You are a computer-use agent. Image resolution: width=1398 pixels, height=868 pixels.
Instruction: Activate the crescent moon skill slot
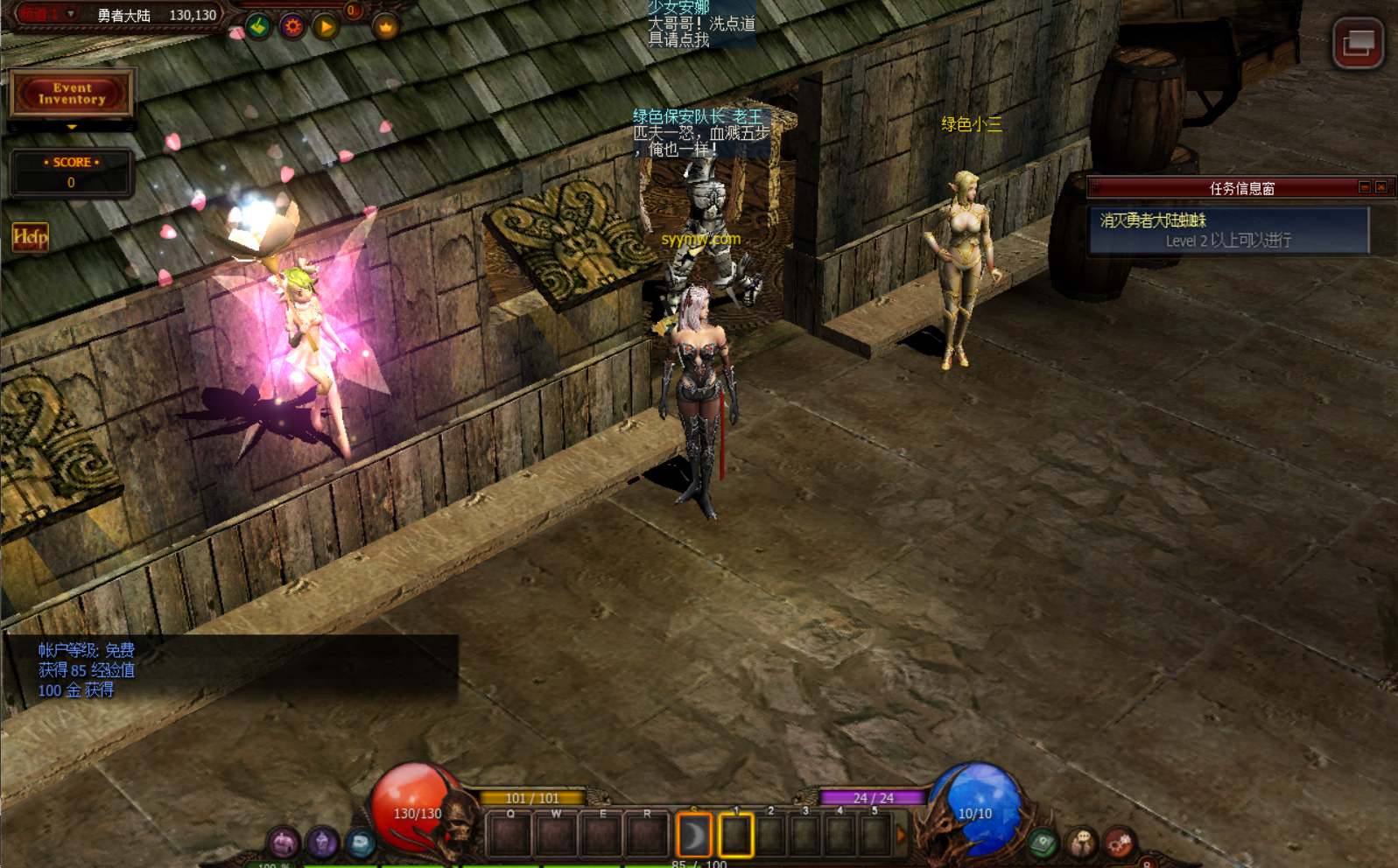[693, 836]
